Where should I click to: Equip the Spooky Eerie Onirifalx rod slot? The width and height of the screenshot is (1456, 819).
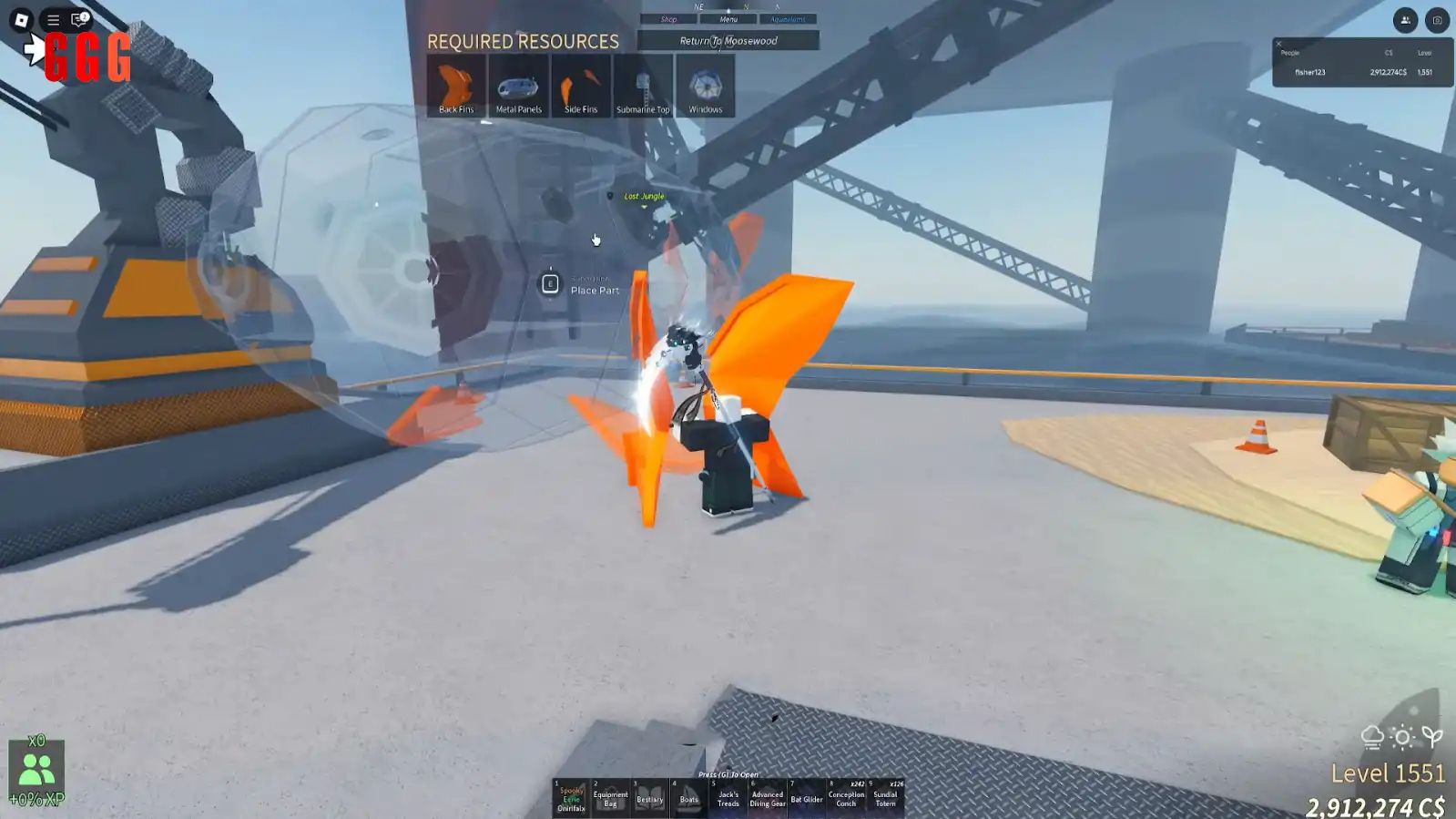coord(571,797)
